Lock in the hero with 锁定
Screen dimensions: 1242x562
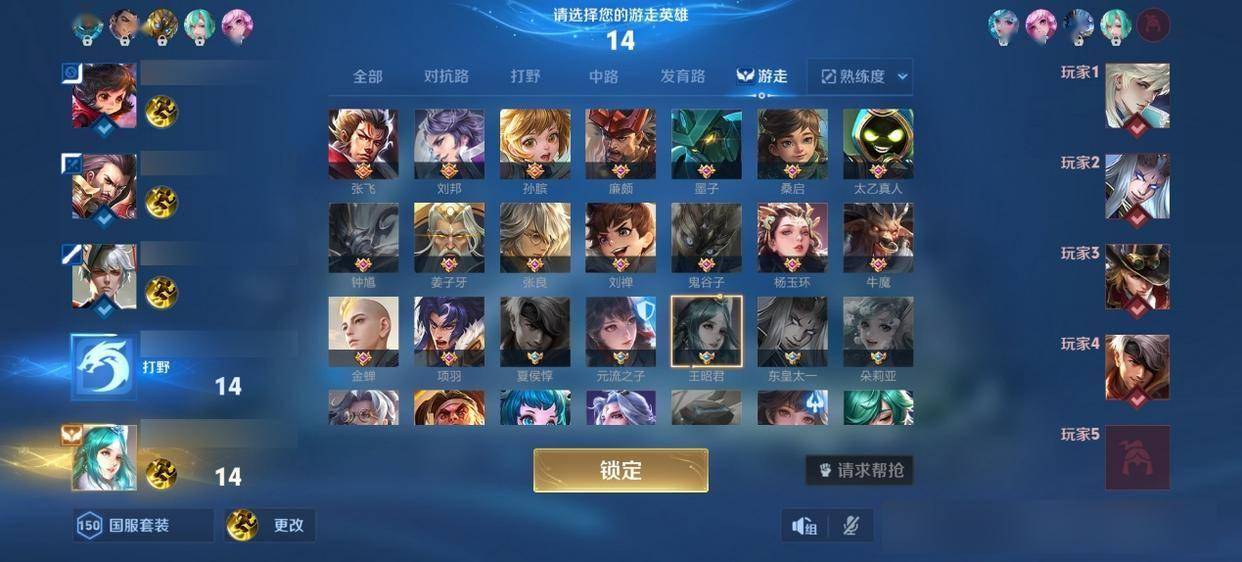[620, 470]
